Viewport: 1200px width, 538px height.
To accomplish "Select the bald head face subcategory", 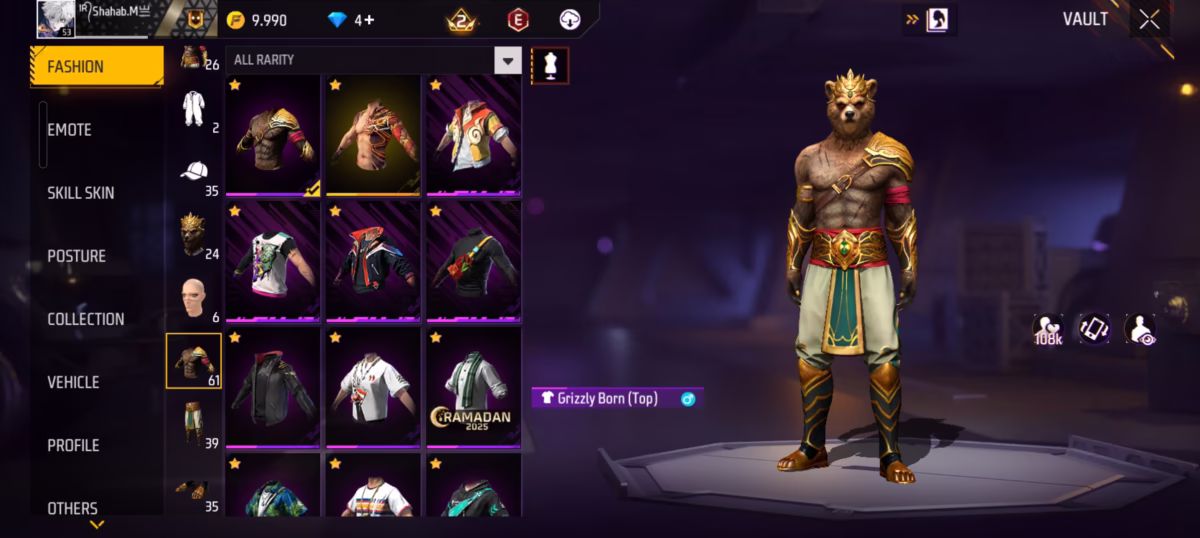I will click(x=194, y=297).
